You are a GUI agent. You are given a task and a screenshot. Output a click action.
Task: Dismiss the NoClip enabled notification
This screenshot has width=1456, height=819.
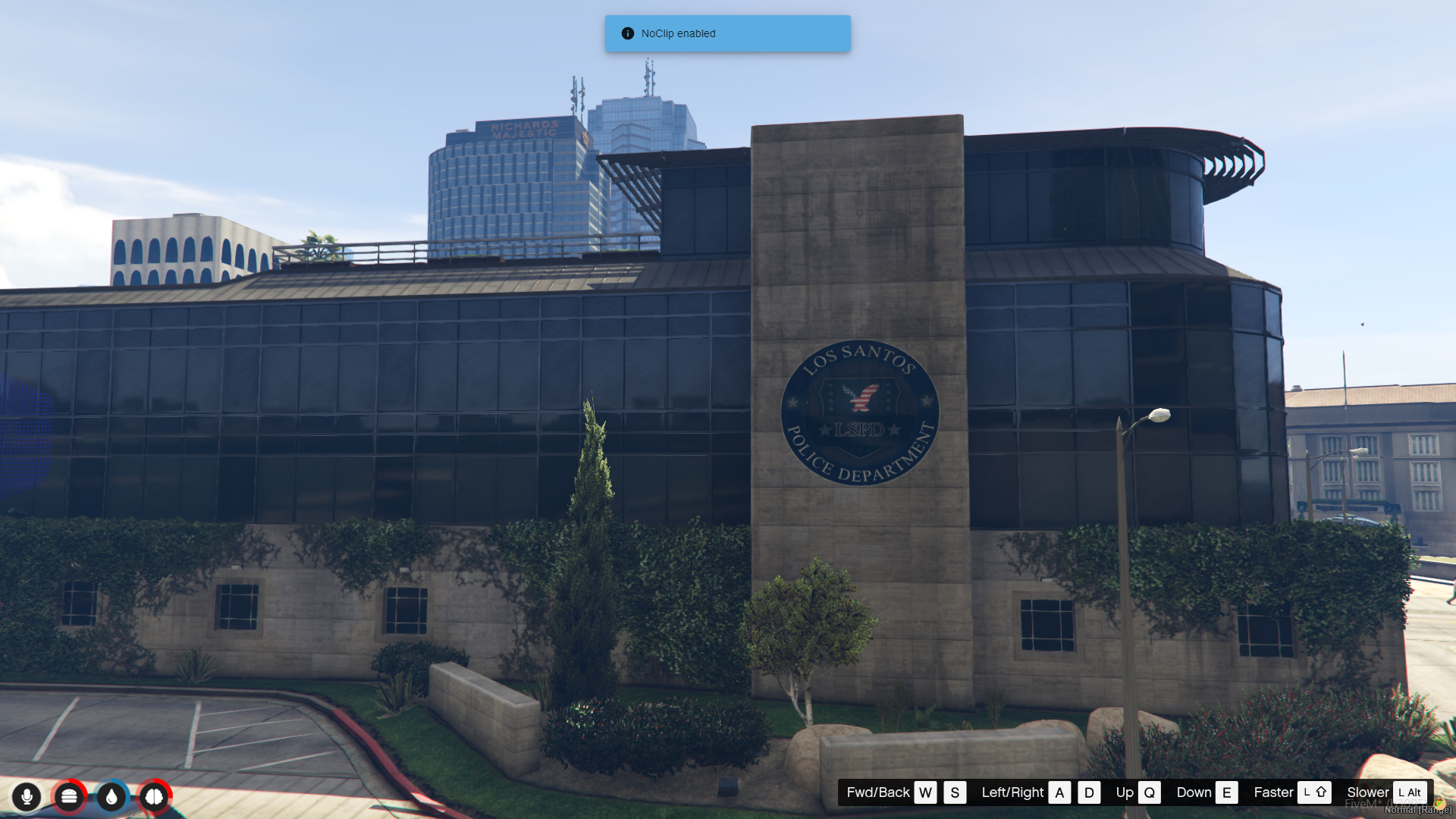click(726, 33)
